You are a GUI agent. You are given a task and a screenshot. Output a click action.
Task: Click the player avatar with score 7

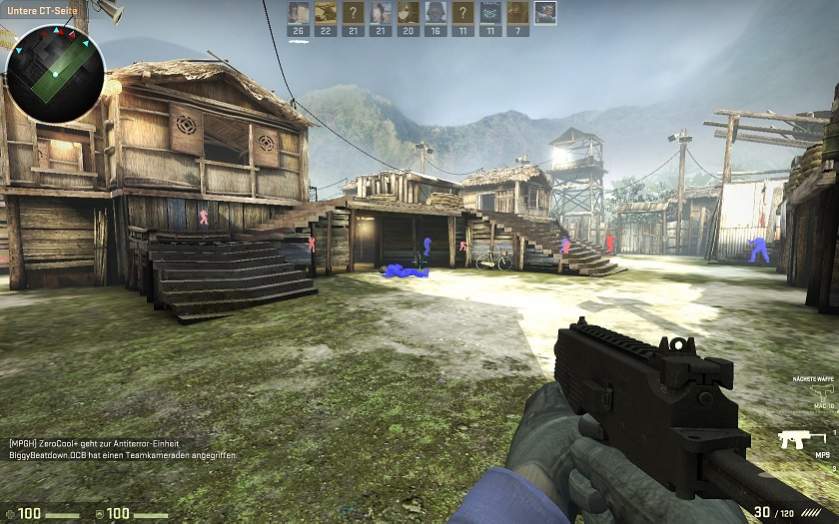517,13
